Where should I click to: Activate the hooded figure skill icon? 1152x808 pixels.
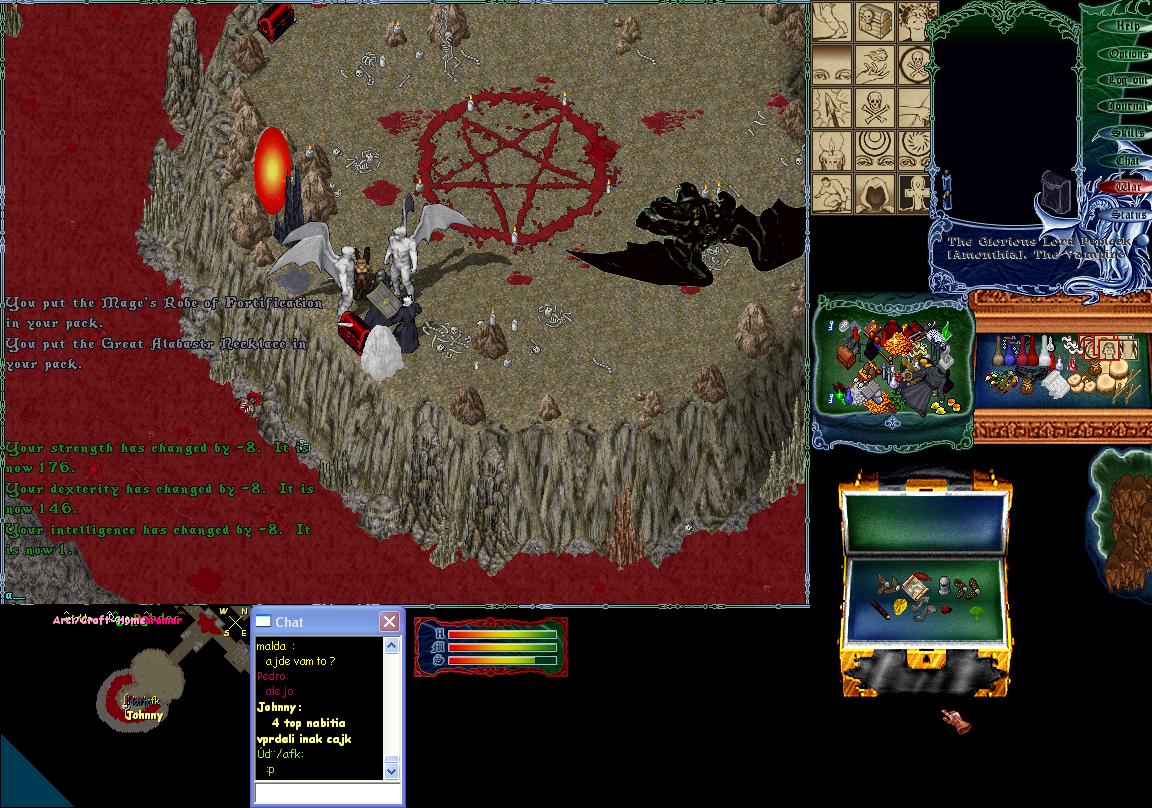pyautogui.click(x=876, y=194)
